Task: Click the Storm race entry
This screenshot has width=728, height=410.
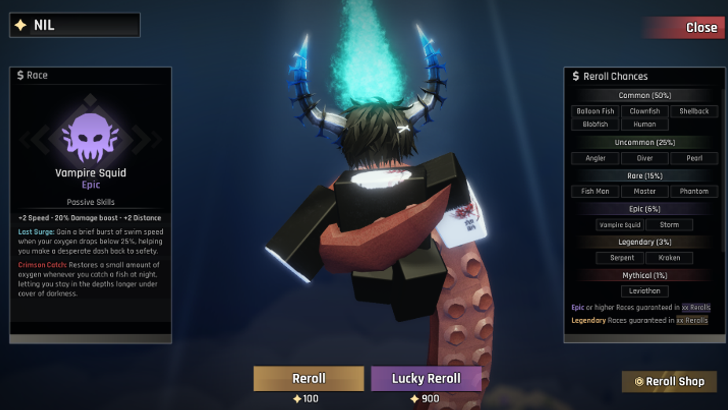Action: click(669, 225)
